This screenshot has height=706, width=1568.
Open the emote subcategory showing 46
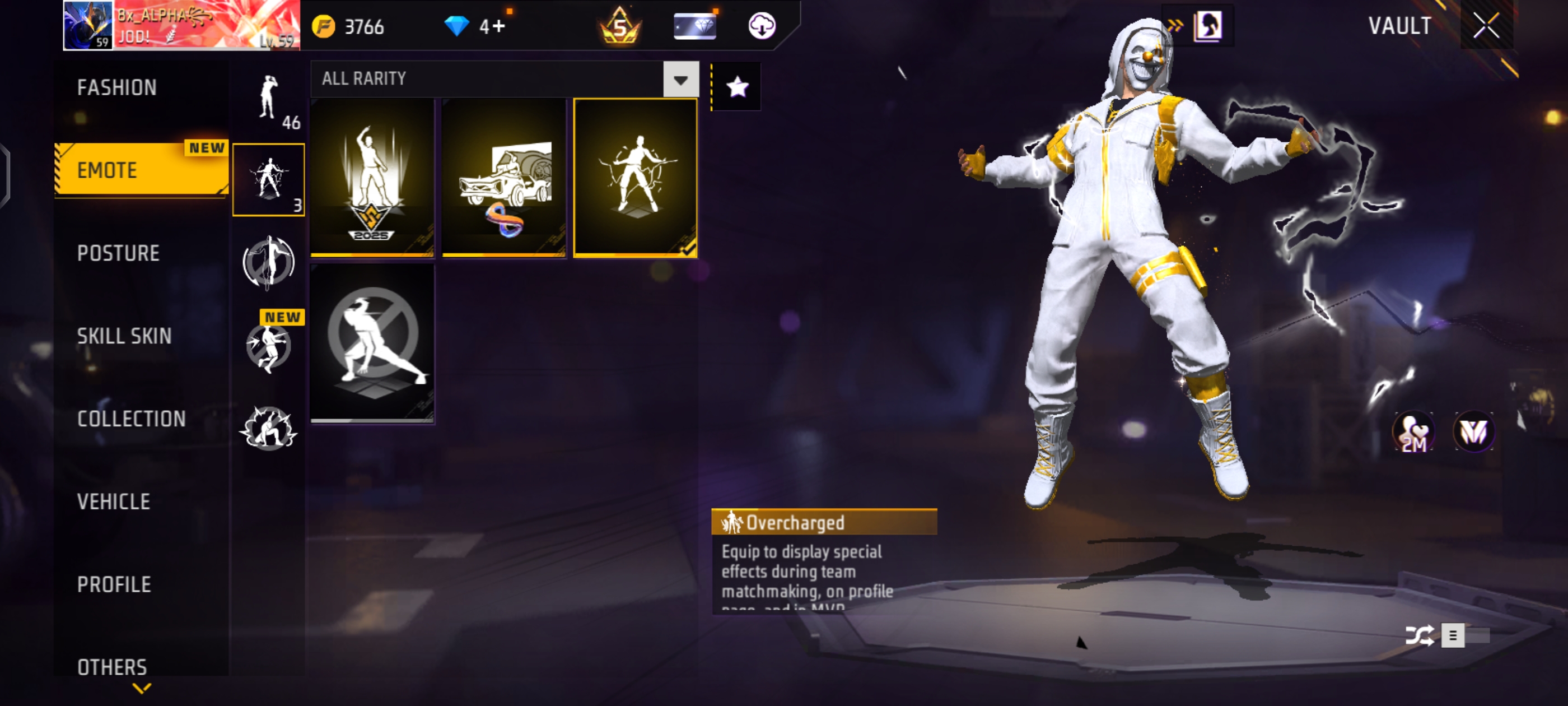(x=268, y=101)
